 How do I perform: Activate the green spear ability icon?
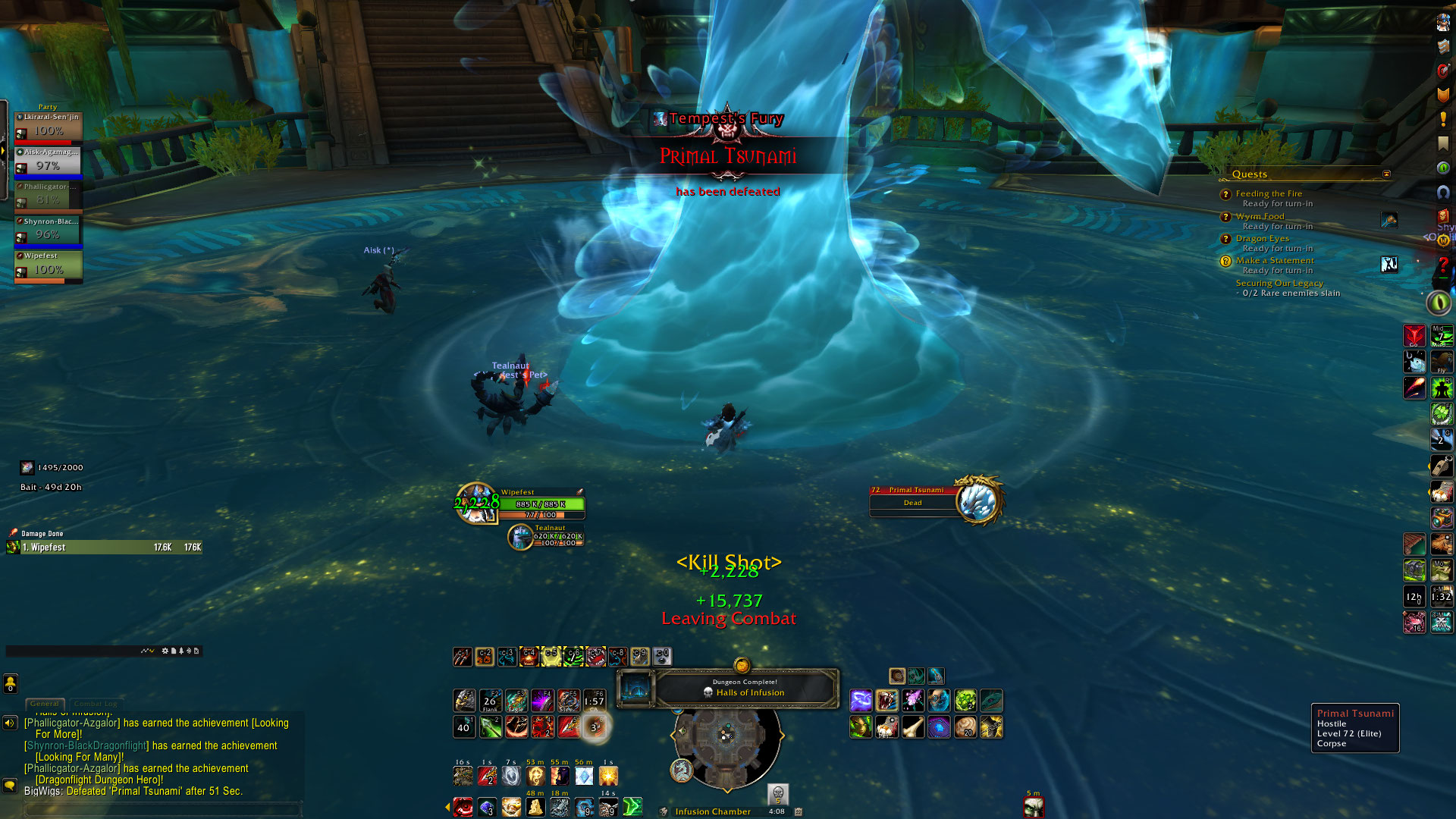point(490,727)
